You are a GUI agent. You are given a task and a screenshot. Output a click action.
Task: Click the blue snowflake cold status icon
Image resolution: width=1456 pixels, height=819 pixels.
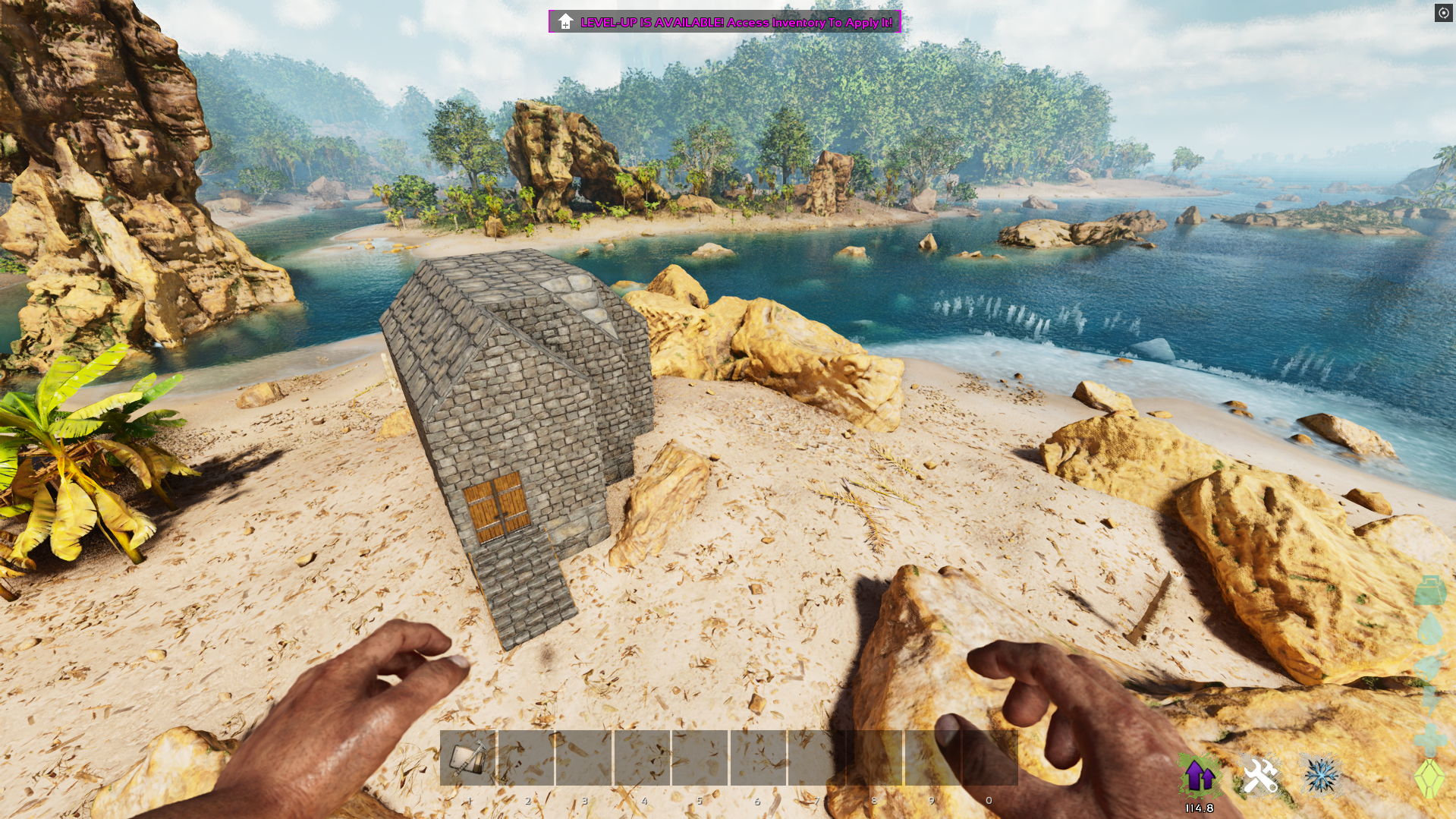(x=1322, y=776)
